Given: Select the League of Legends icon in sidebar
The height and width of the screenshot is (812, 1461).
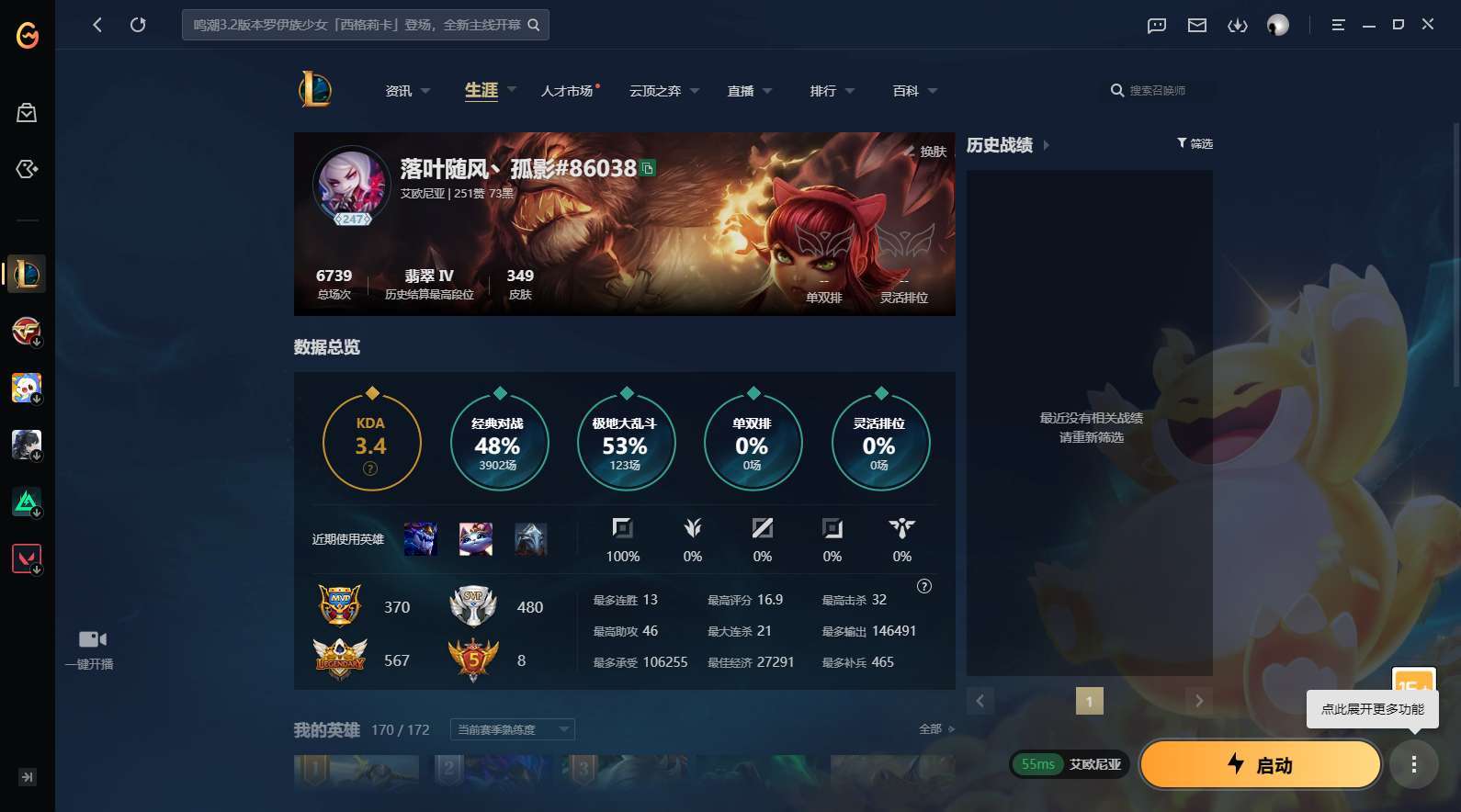Looking at the screenshot, I should pyautogui.click(x=26, y=274).
